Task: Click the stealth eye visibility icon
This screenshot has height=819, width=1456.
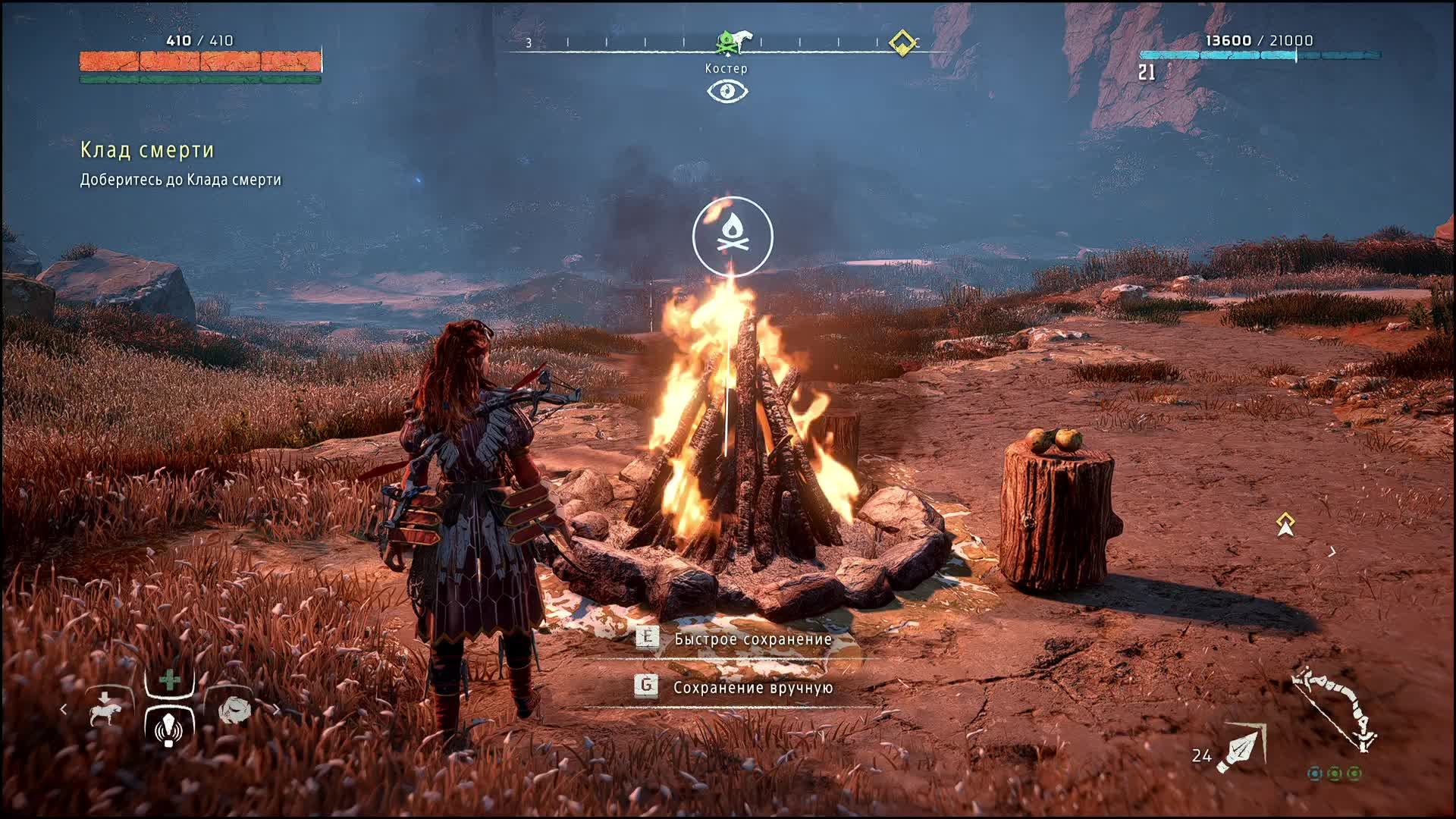Action: [x=727, y=92]
